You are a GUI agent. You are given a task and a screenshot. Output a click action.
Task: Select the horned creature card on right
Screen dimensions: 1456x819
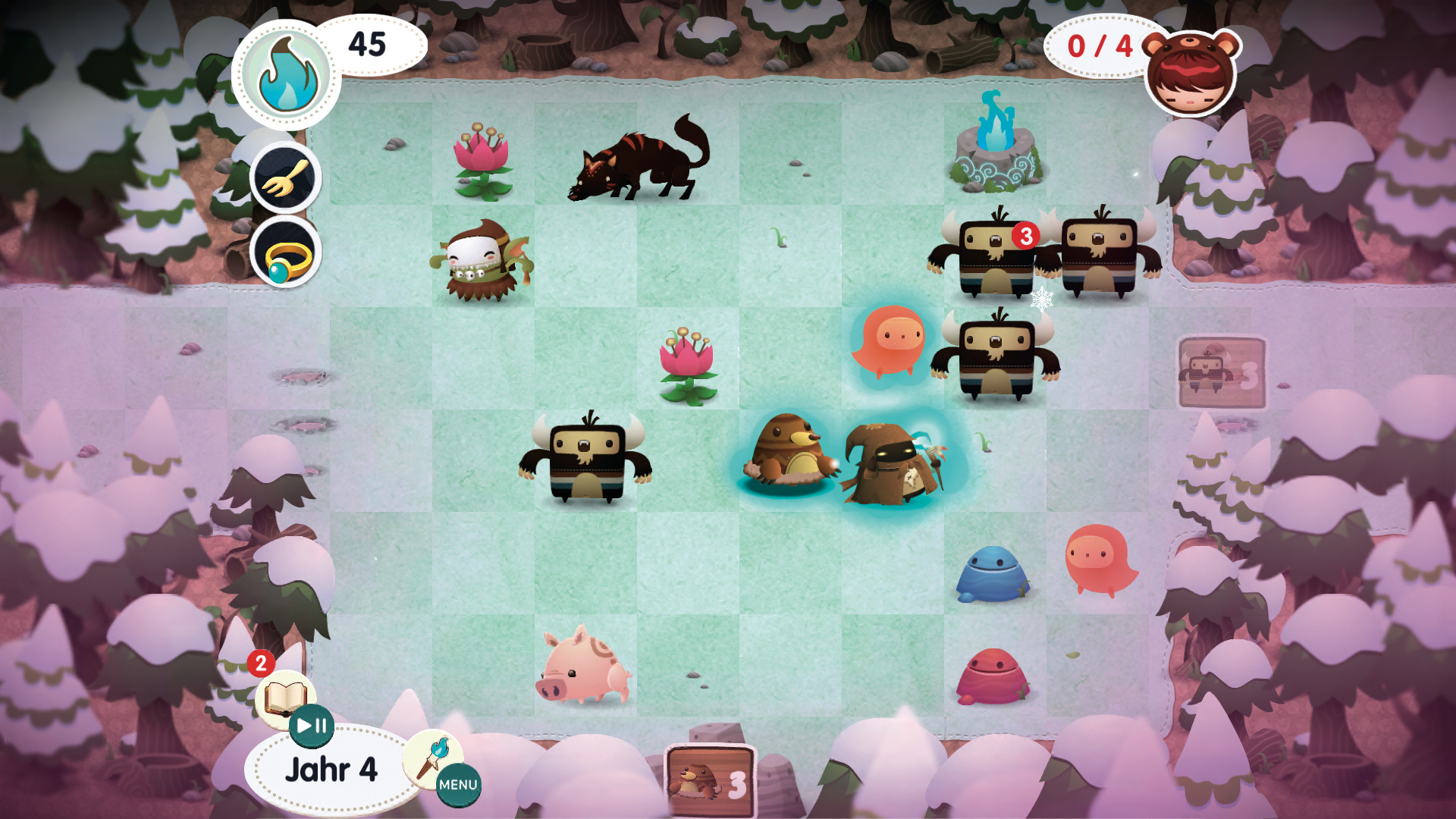[1221, 373]
